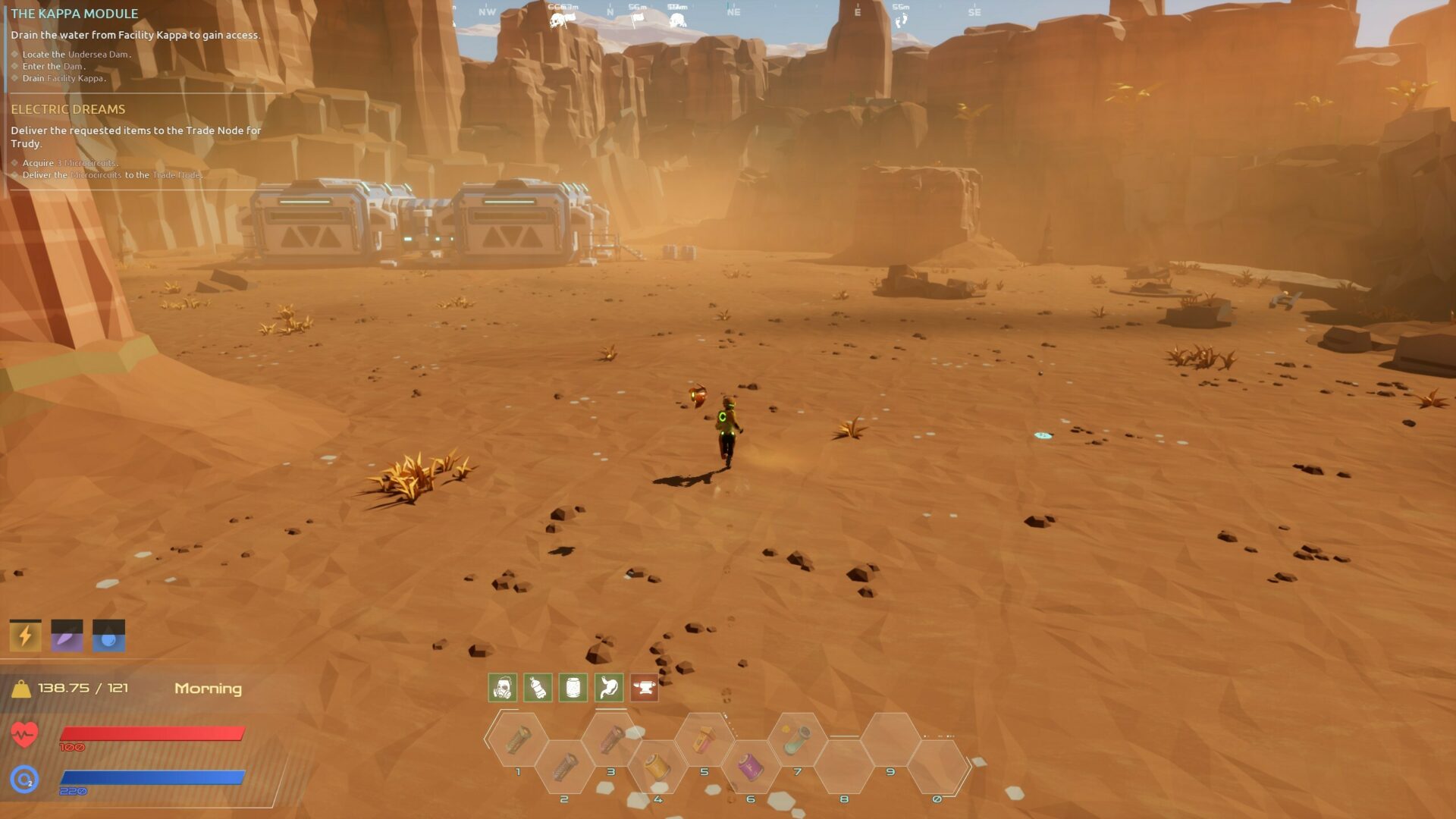Click the stomach hunger status icon

(609, 688)
